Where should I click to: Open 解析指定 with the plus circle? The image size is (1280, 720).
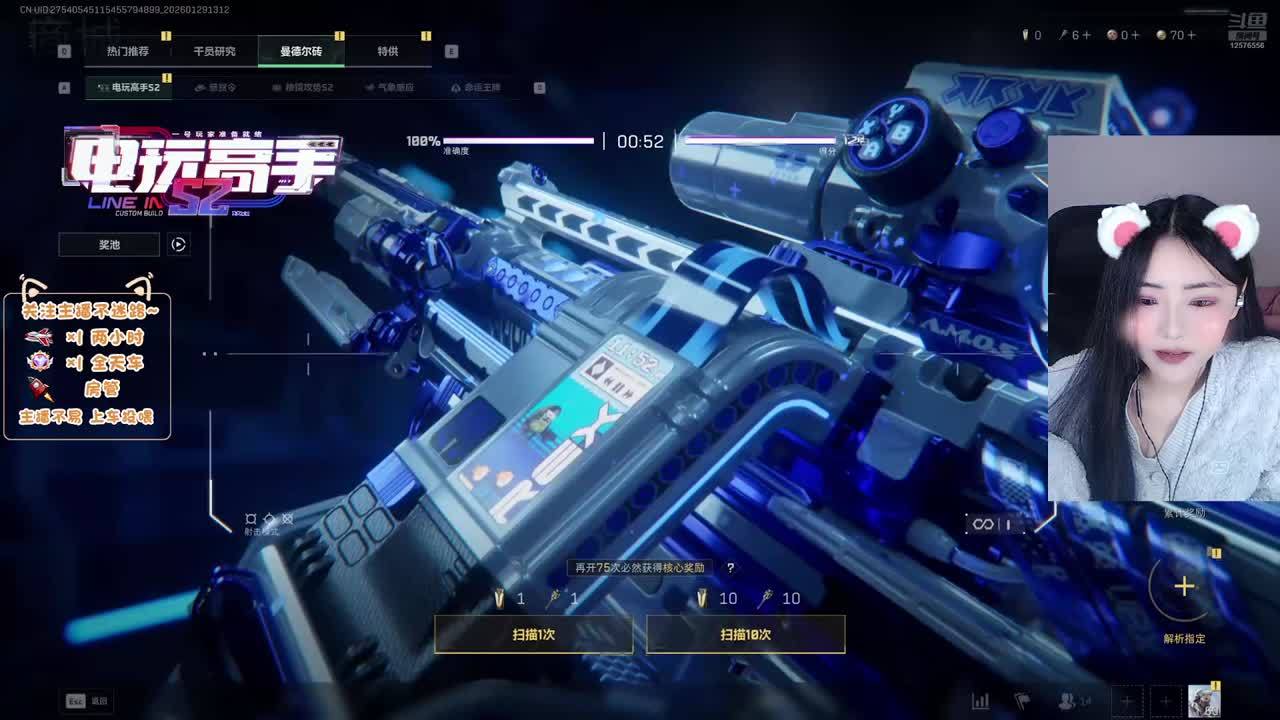point(1184,587)
